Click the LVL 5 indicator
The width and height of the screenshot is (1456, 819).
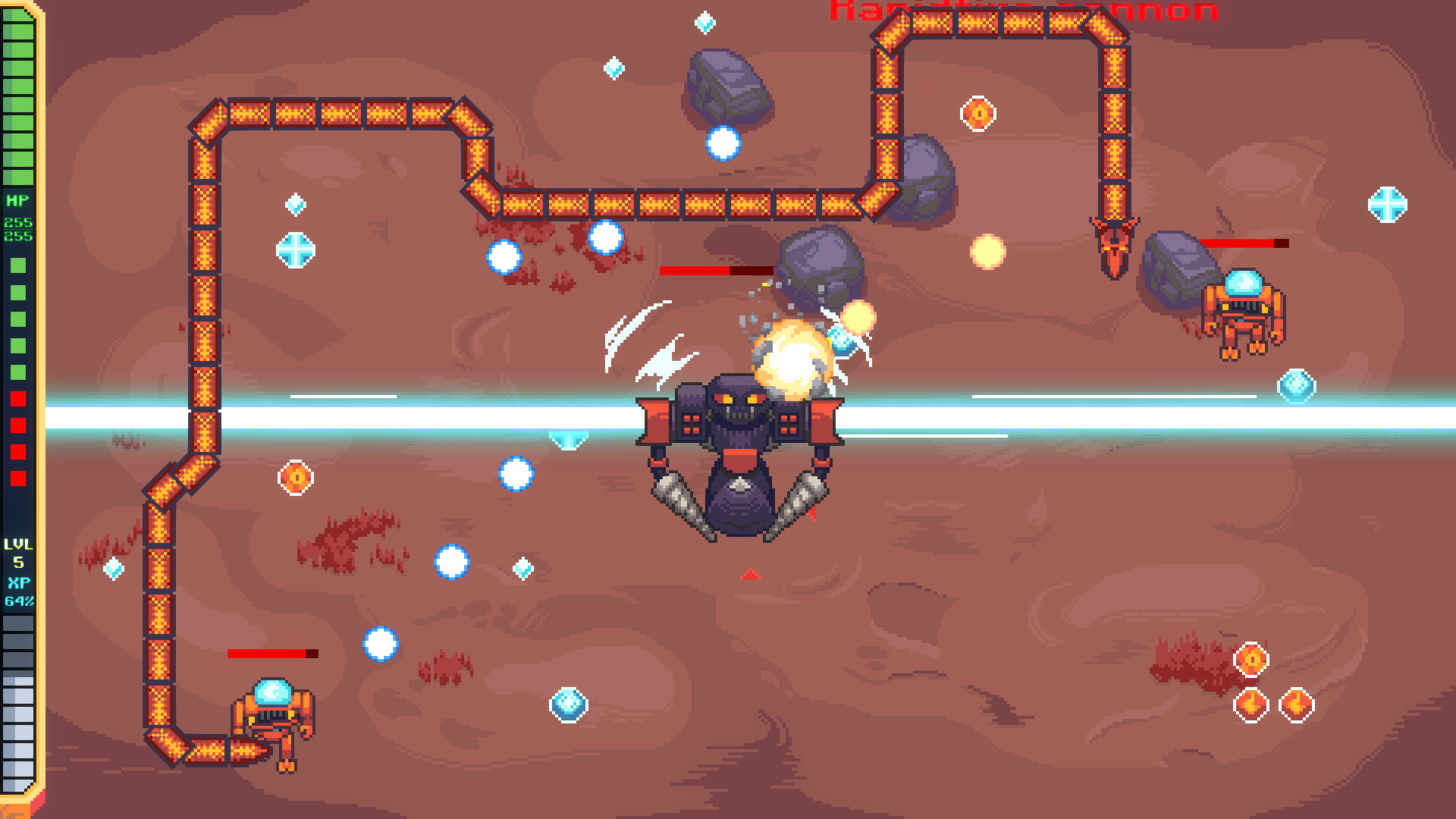click(x=19, y=551)
